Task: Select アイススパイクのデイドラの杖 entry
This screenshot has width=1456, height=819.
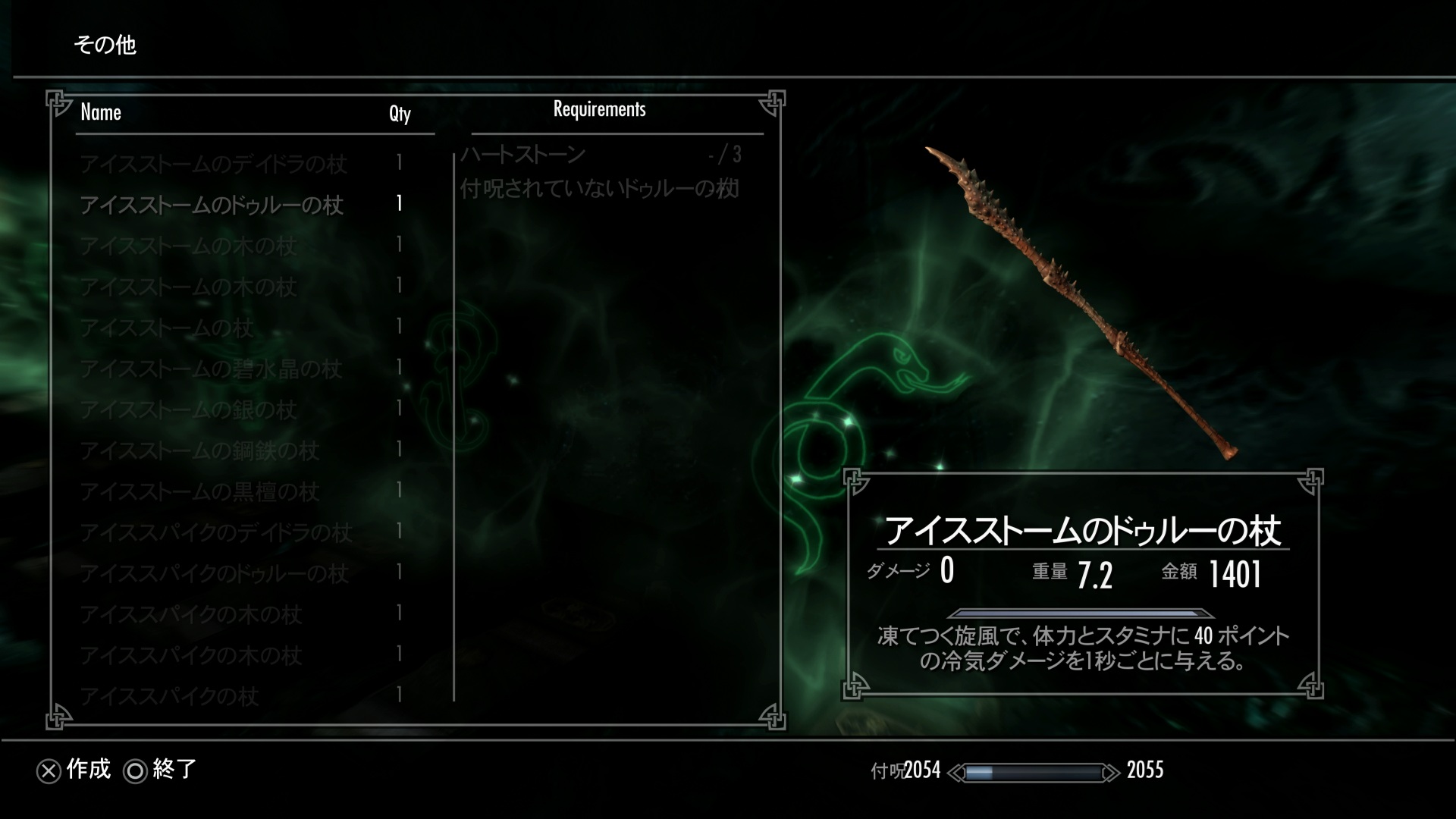Action: tap(216, 533)
